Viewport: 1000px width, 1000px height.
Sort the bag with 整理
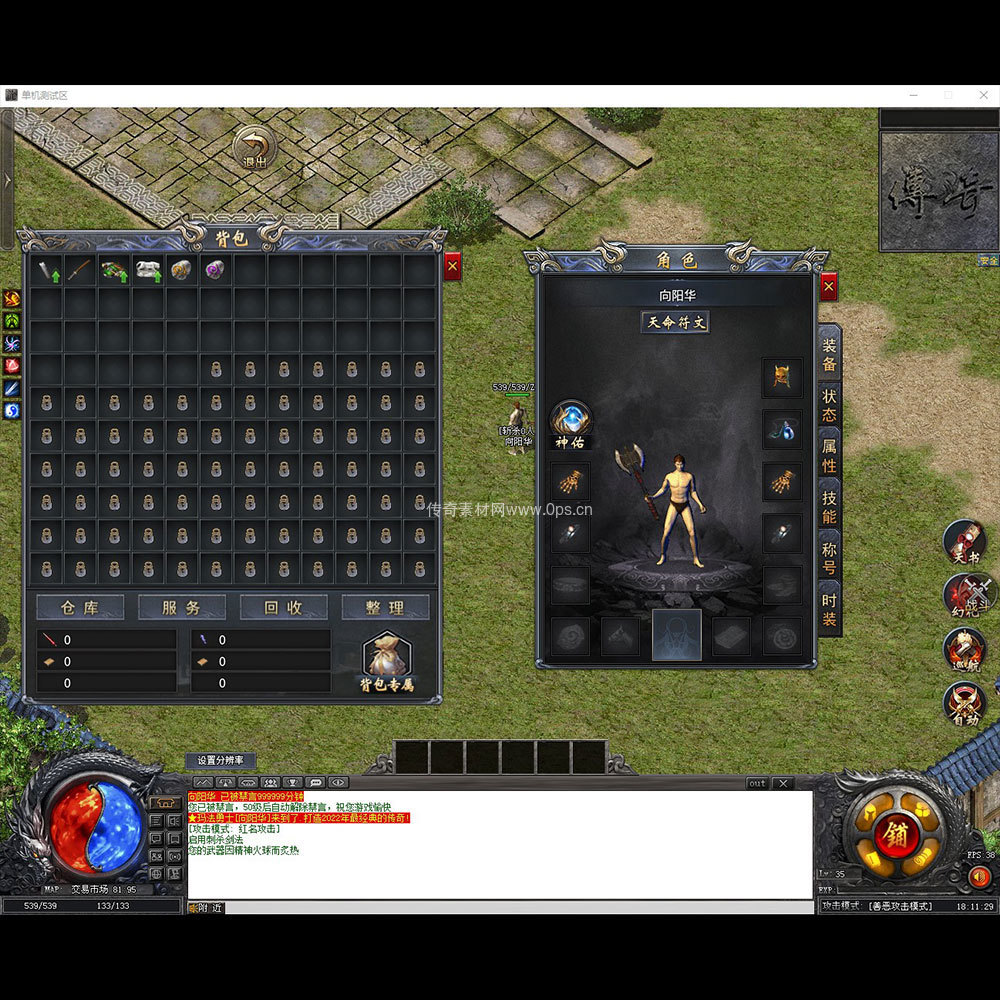(x=385, y=607)
